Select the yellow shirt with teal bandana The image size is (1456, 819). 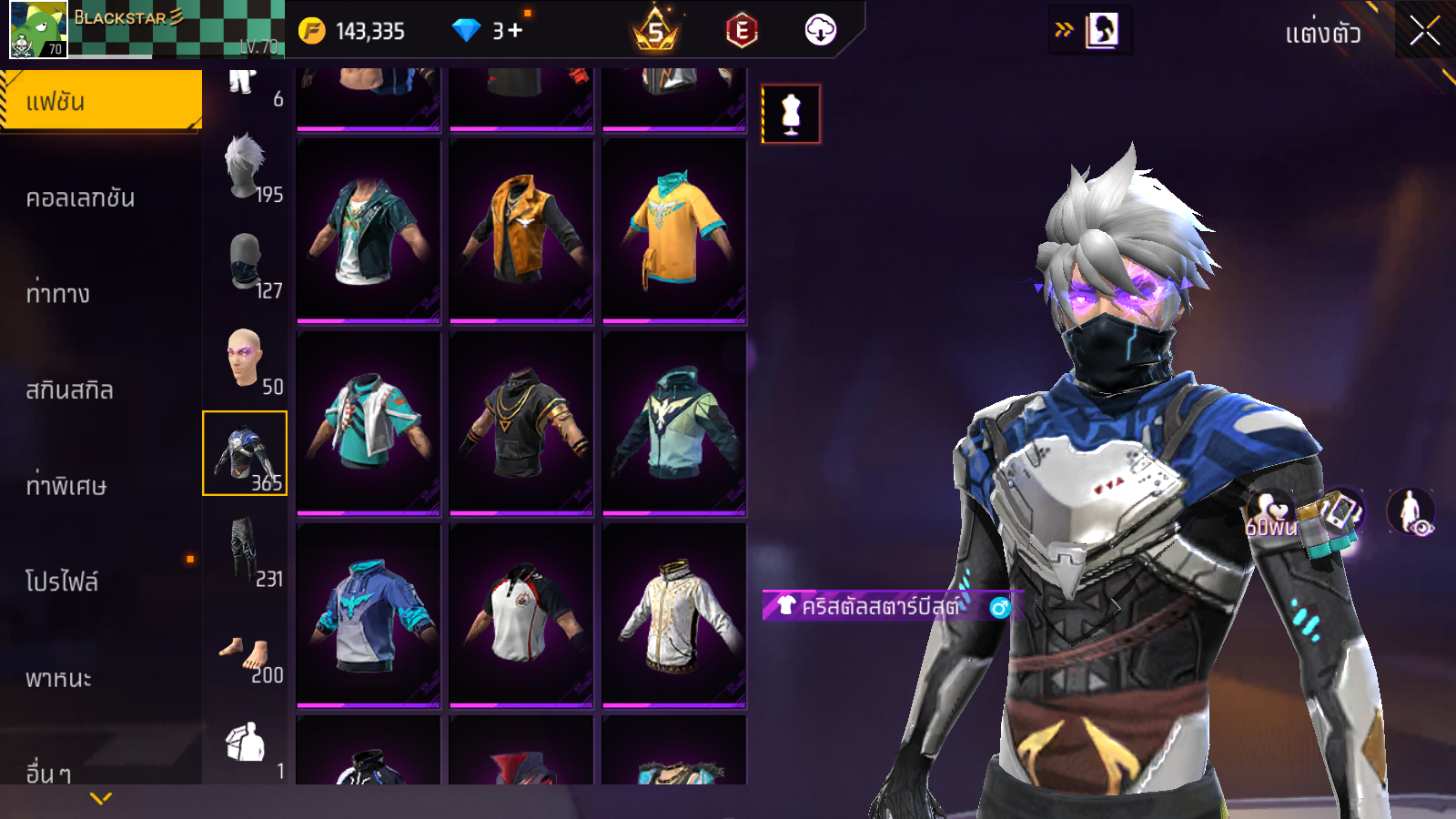click(674, 231)
